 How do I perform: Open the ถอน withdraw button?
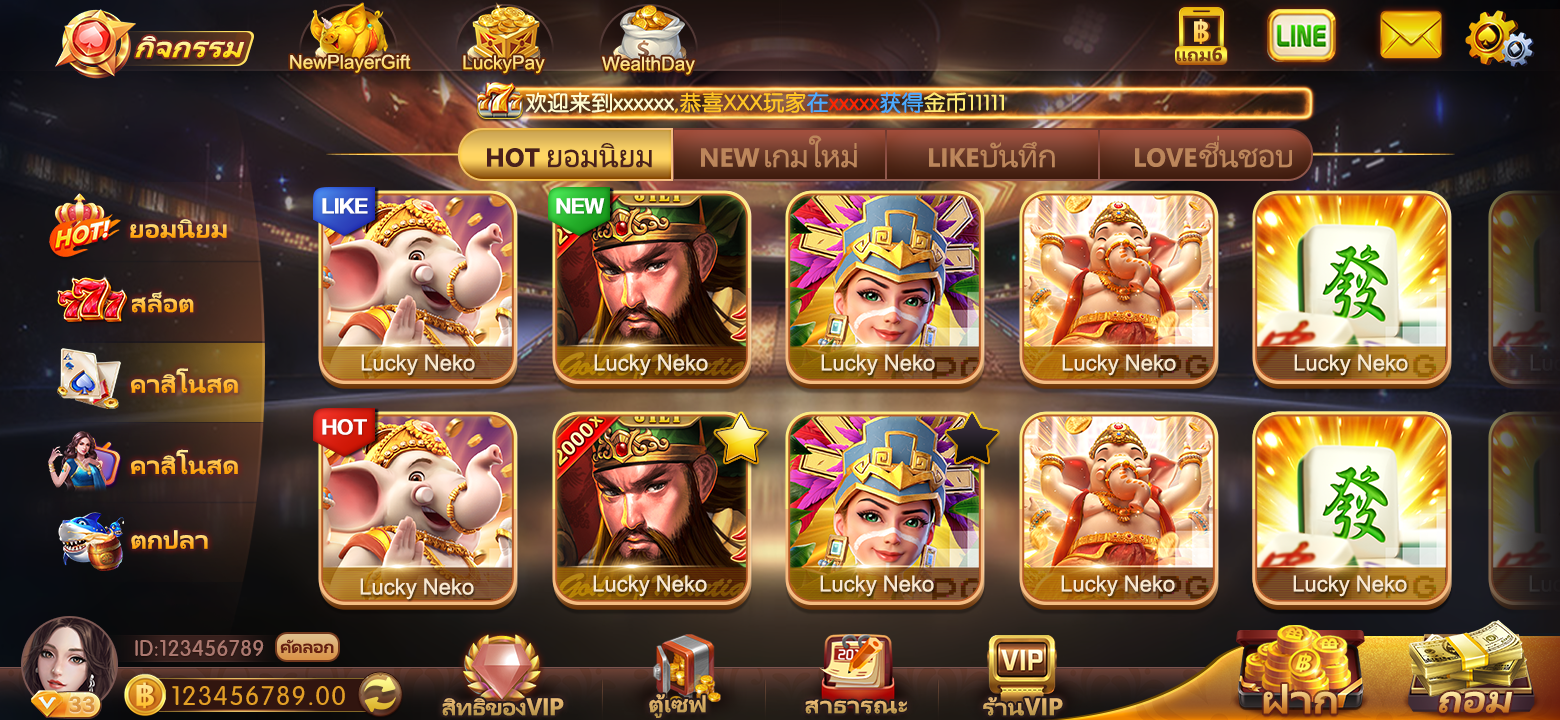pos(1470,673)
